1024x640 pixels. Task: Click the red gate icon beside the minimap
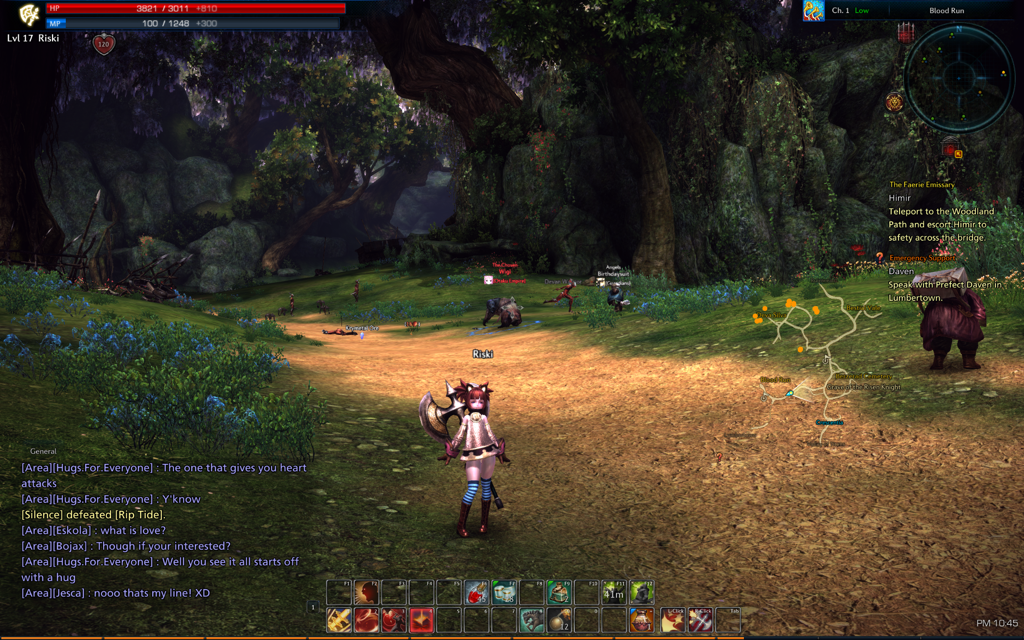pos(906,32)
